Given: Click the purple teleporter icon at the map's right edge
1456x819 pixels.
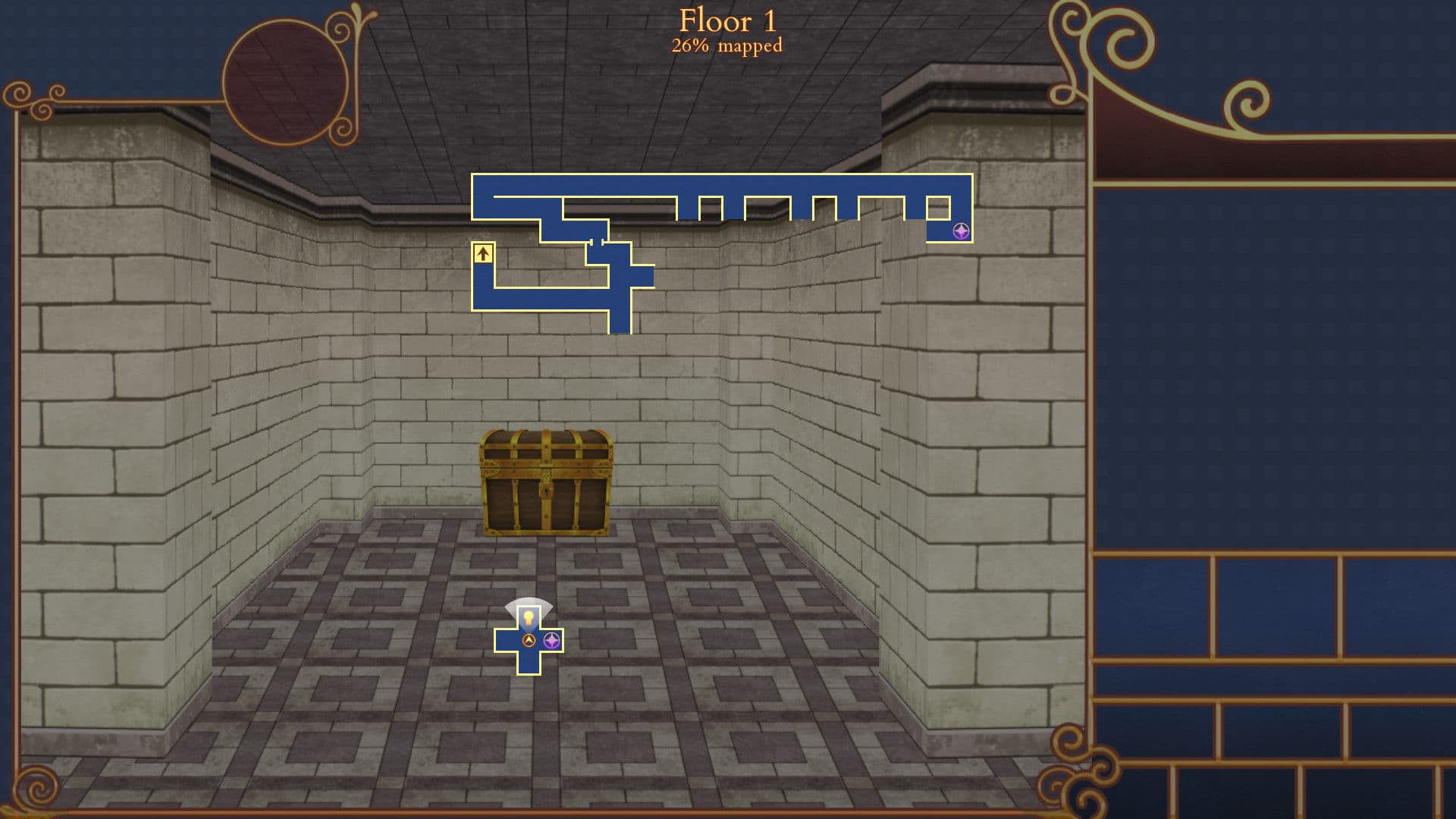Looking at the screenshot, I should (x=961, y=230).
